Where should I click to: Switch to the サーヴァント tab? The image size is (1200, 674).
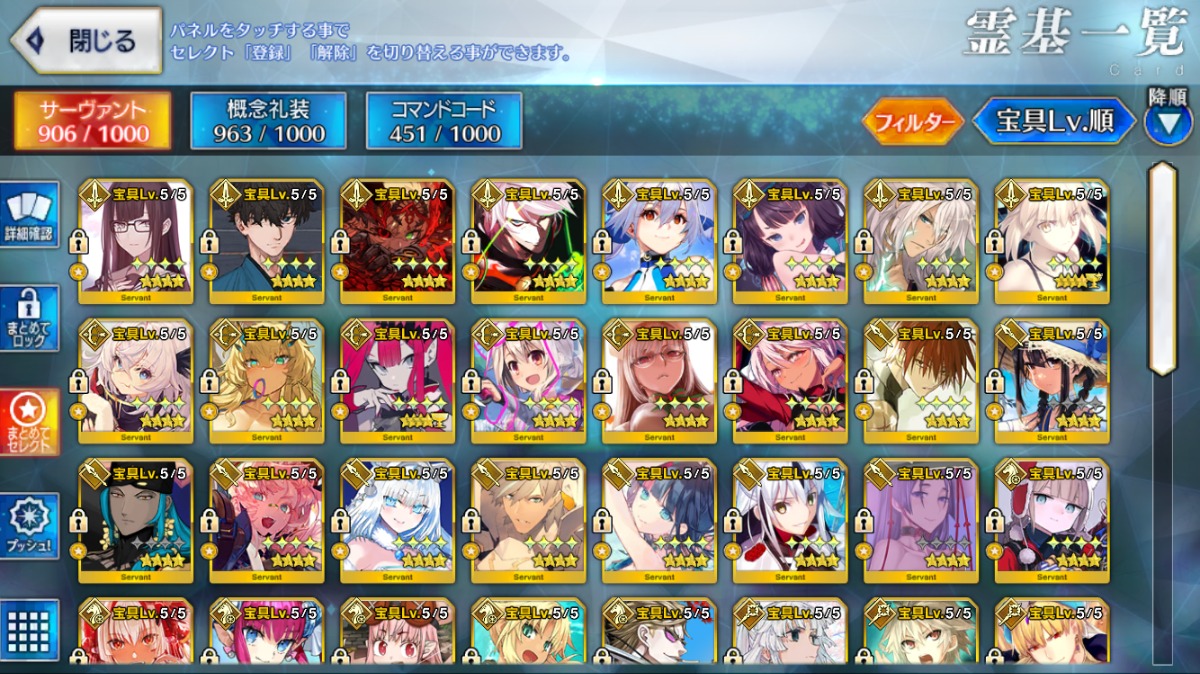(91, 121)
